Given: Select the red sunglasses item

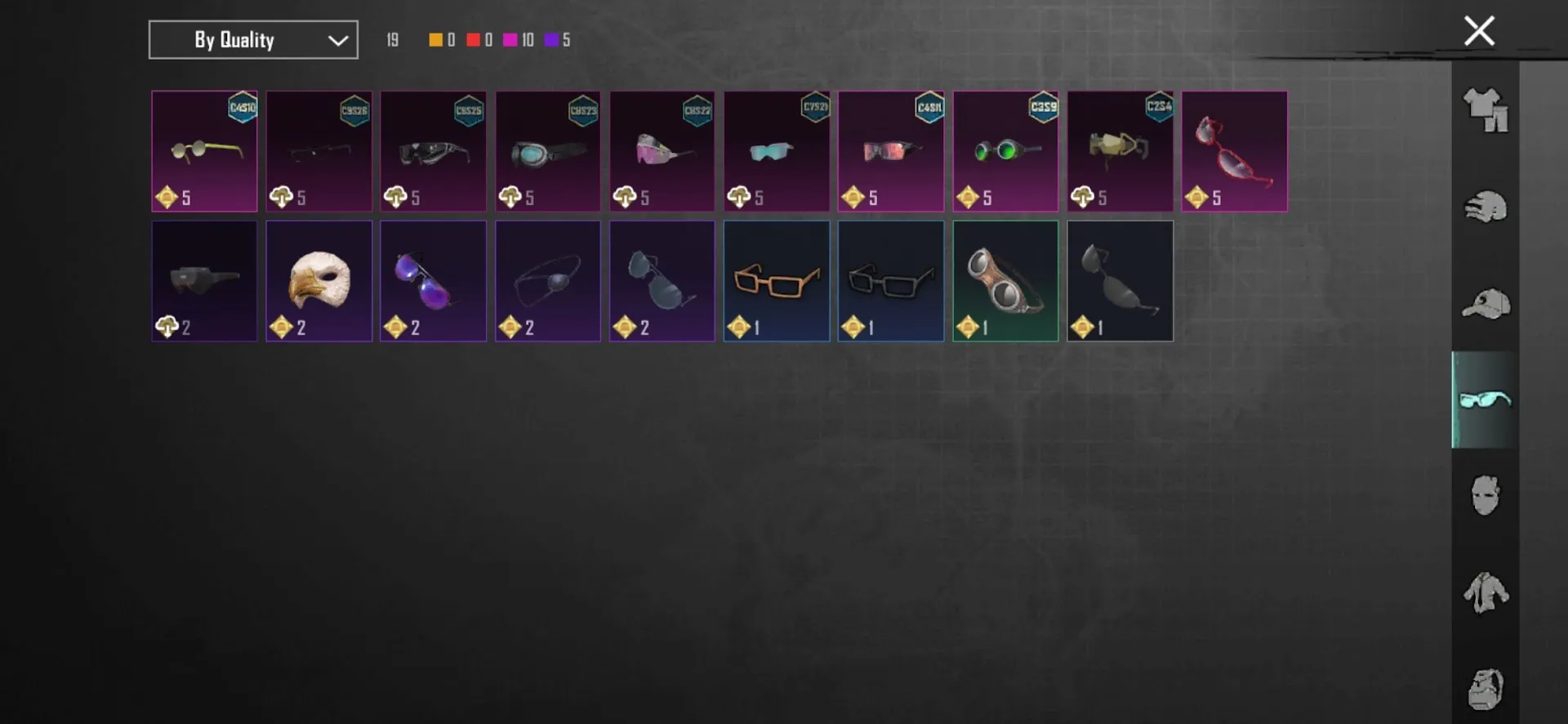Looking at the screenshot, I should pyautogui.click(x=1234, y=151).
